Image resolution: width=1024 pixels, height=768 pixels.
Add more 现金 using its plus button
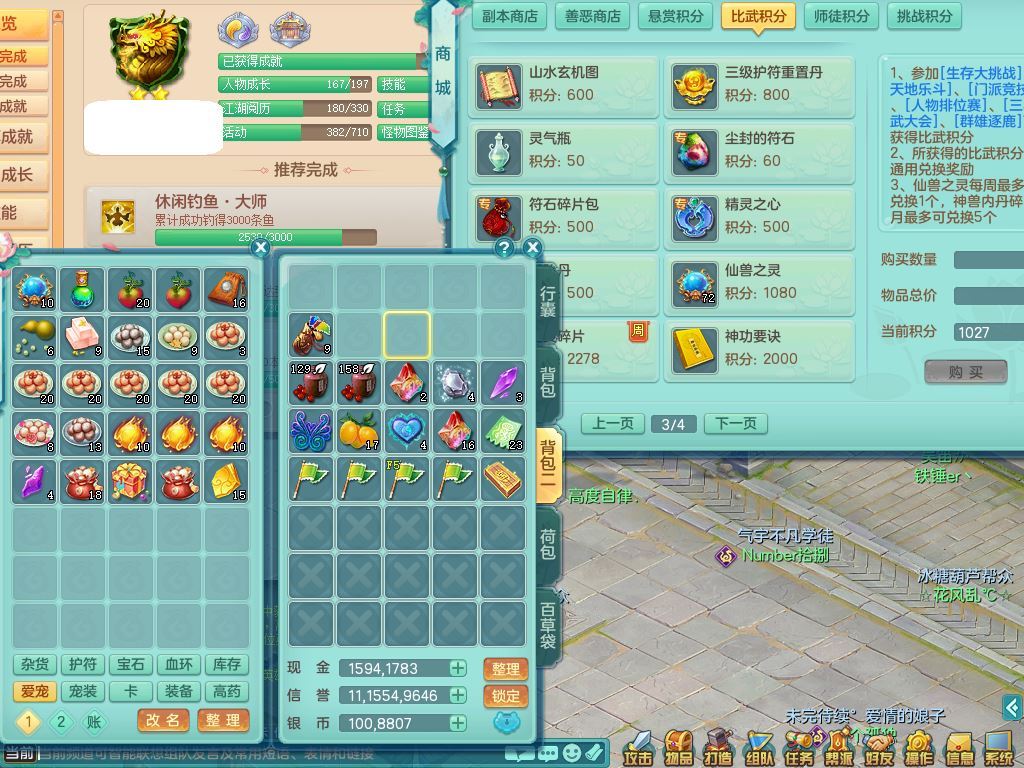click(x=458, y=668)
